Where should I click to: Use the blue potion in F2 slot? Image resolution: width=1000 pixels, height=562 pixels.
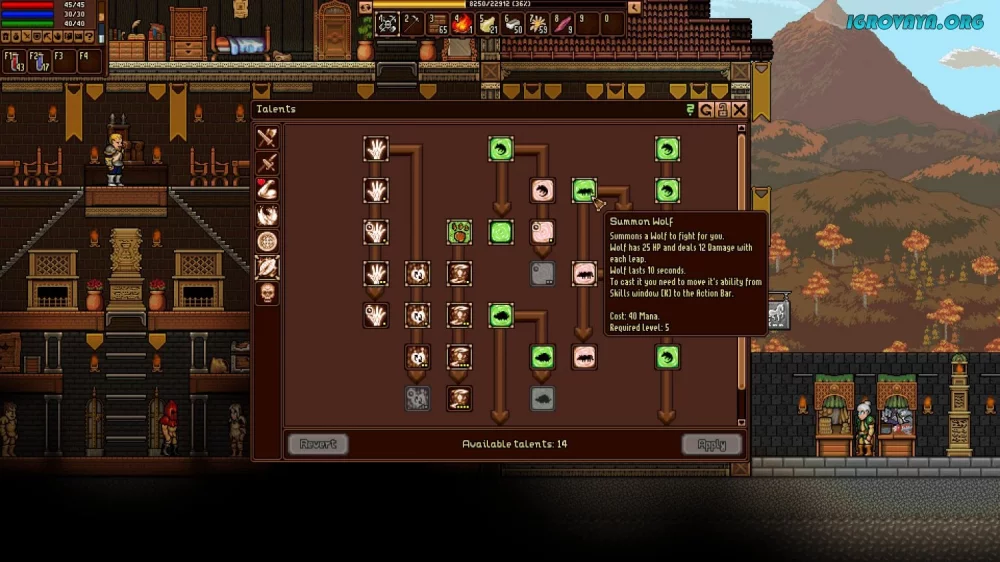click(x=39, y=61)
